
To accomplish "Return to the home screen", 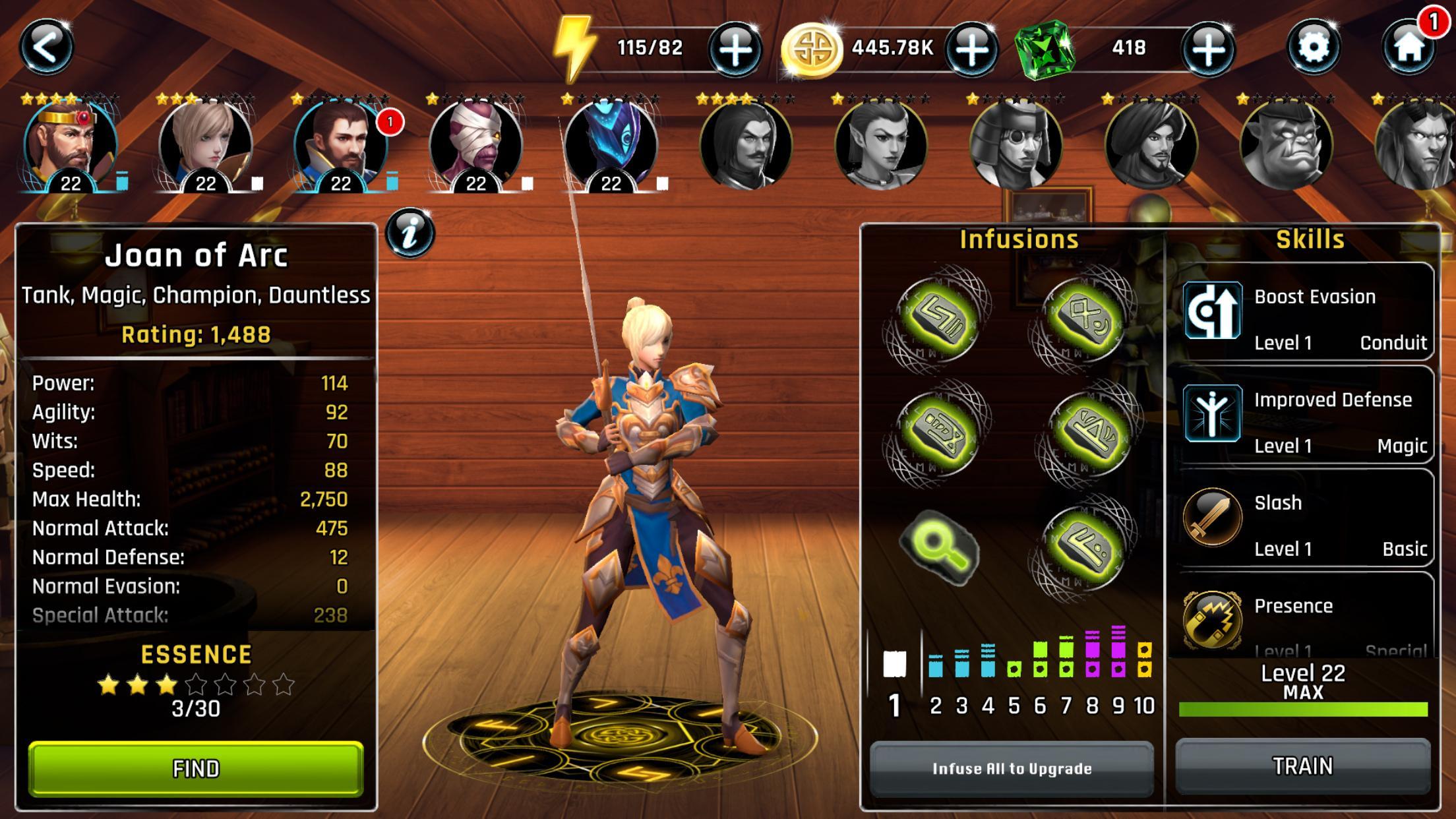I will click(x=1409, y=47).
